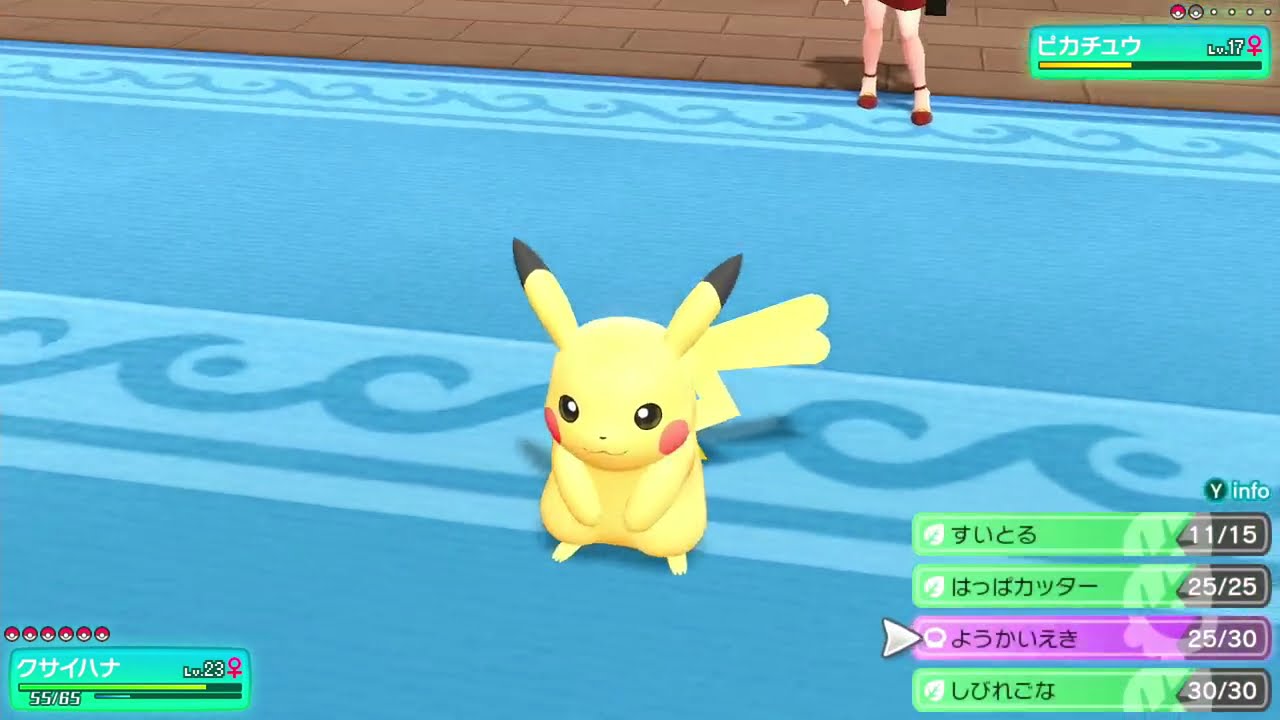The width and height of the screenshot is (1280, 720).
Task: Click the Lv.23 label on クサイハナ's plate
Action: 203,668
